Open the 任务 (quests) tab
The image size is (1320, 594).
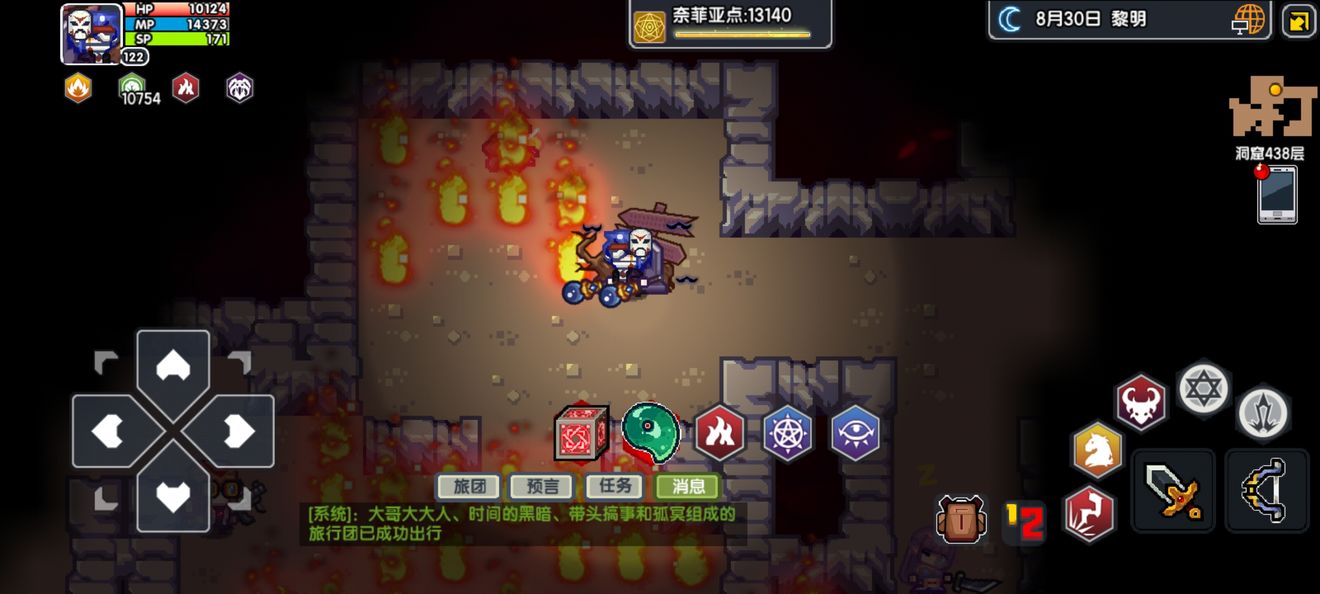pos(614,487)
